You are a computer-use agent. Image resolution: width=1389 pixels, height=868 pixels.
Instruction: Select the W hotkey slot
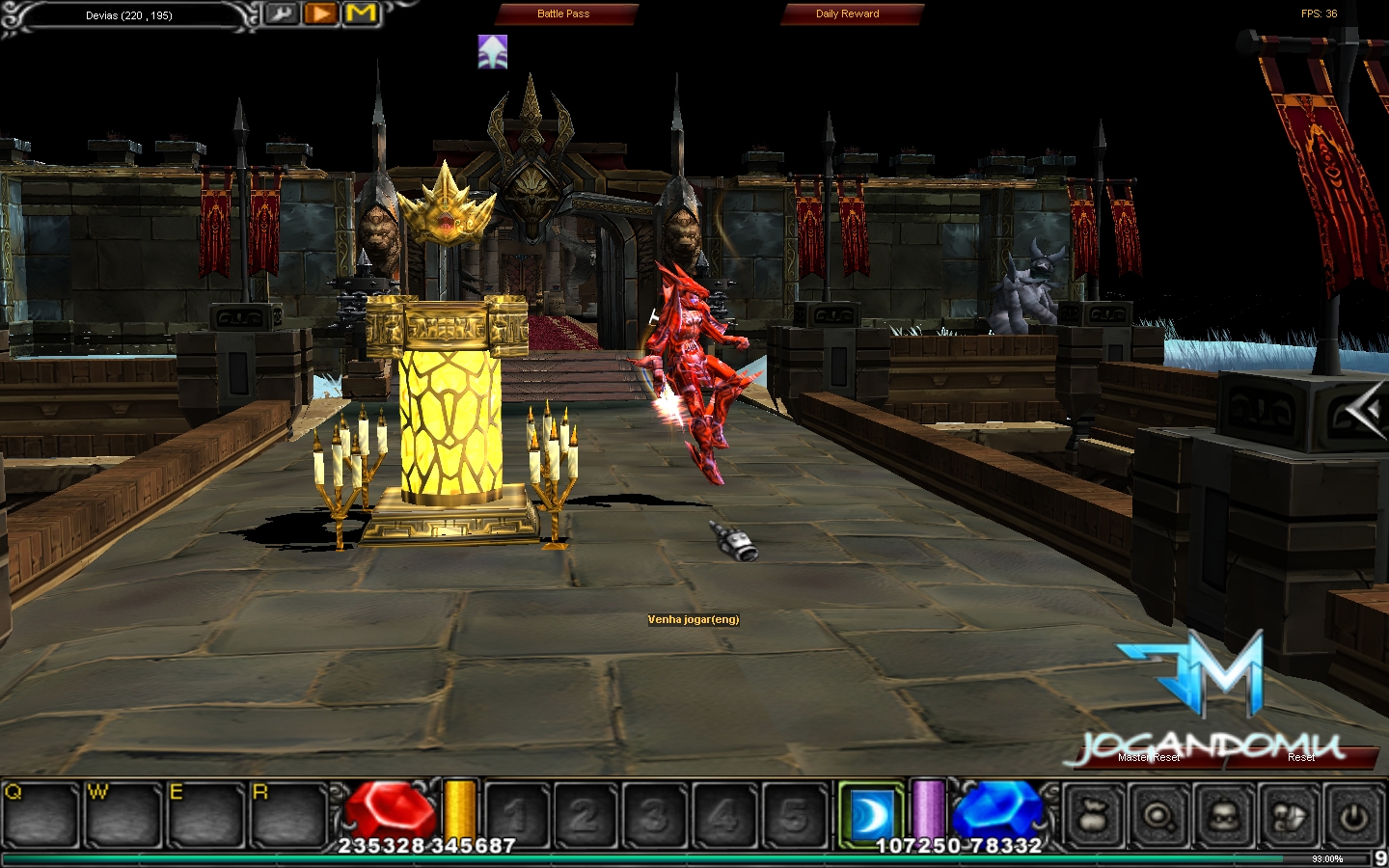coord(124,816)
